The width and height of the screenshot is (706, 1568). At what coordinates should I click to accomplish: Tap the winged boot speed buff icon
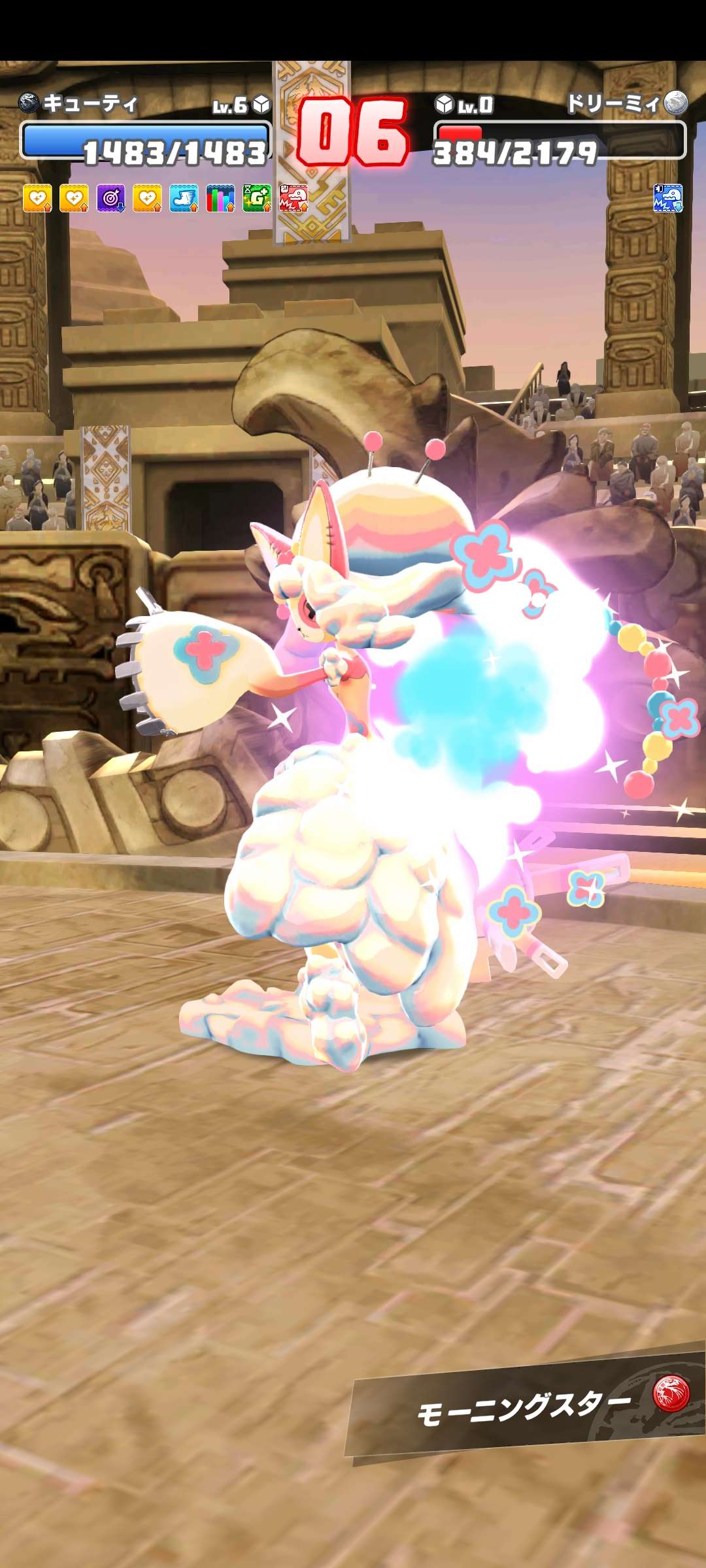pos(184,198)
